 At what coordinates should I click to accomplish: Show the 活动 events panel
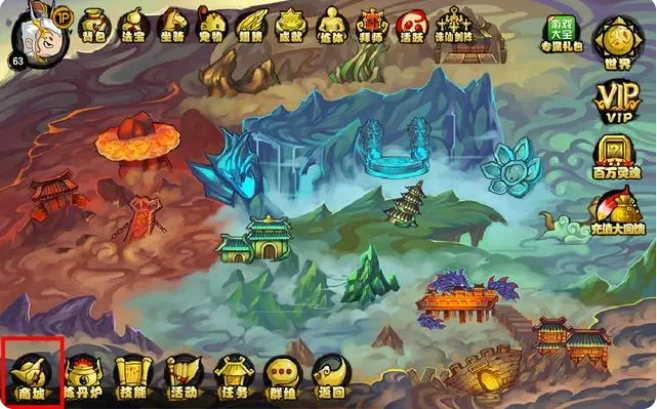point(183,376)
